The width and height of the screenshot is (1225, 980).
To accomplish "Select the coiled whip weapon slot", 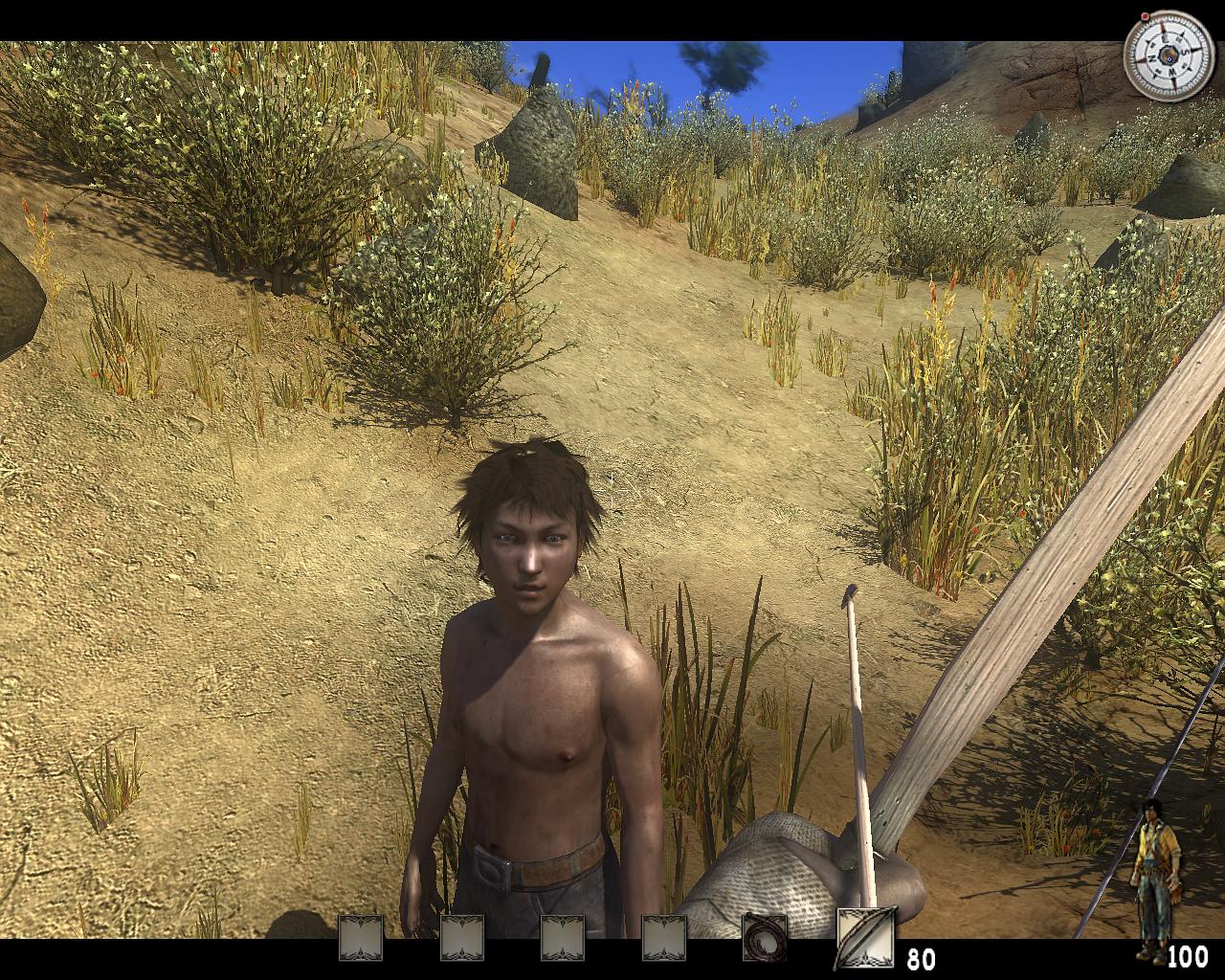I will click(x=765, y=937).
